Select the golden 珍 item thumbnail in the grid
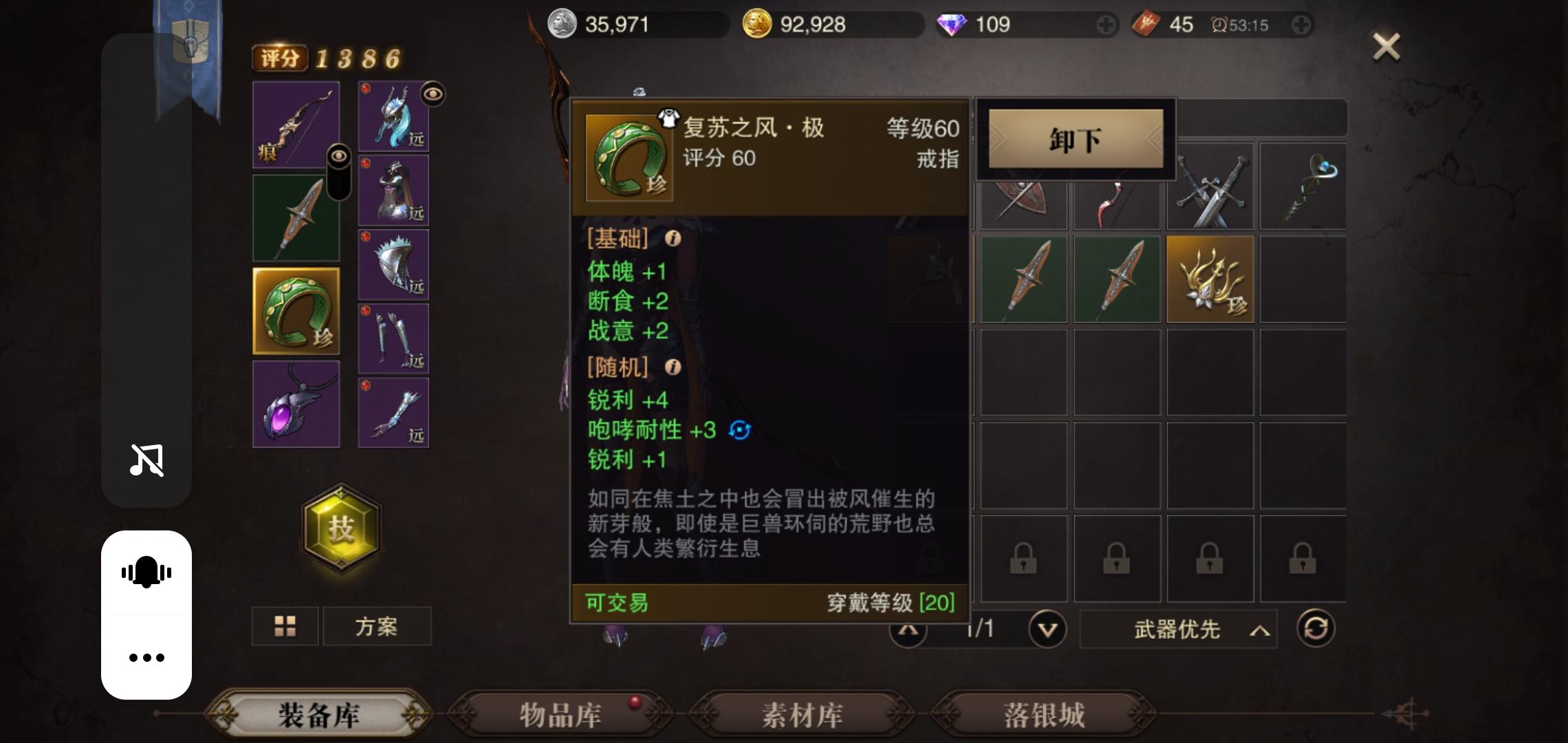The width and height of the screenshot is (1568, 743). (1210, 279)
